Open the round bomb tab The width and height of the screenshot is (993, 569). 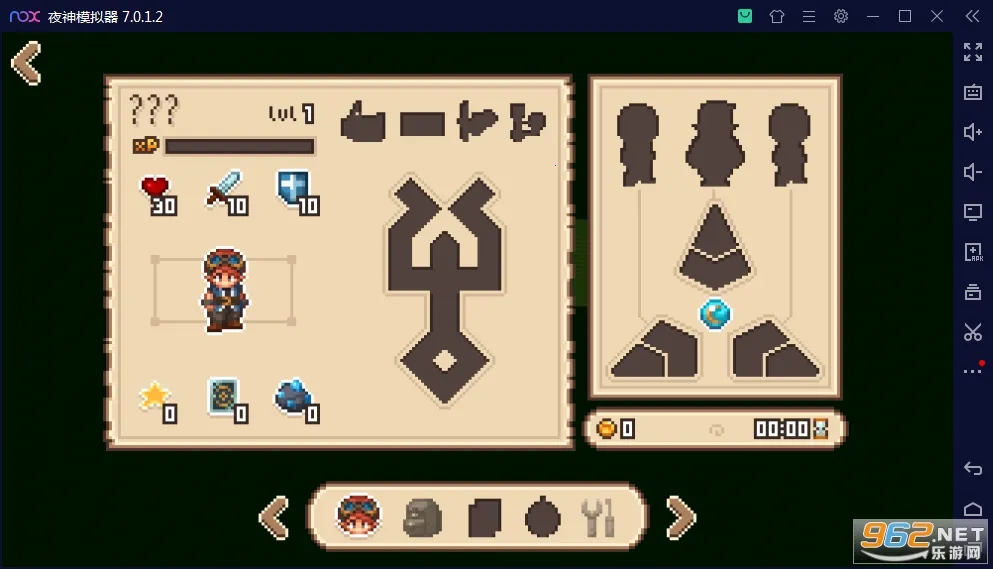tap(543, 517)
